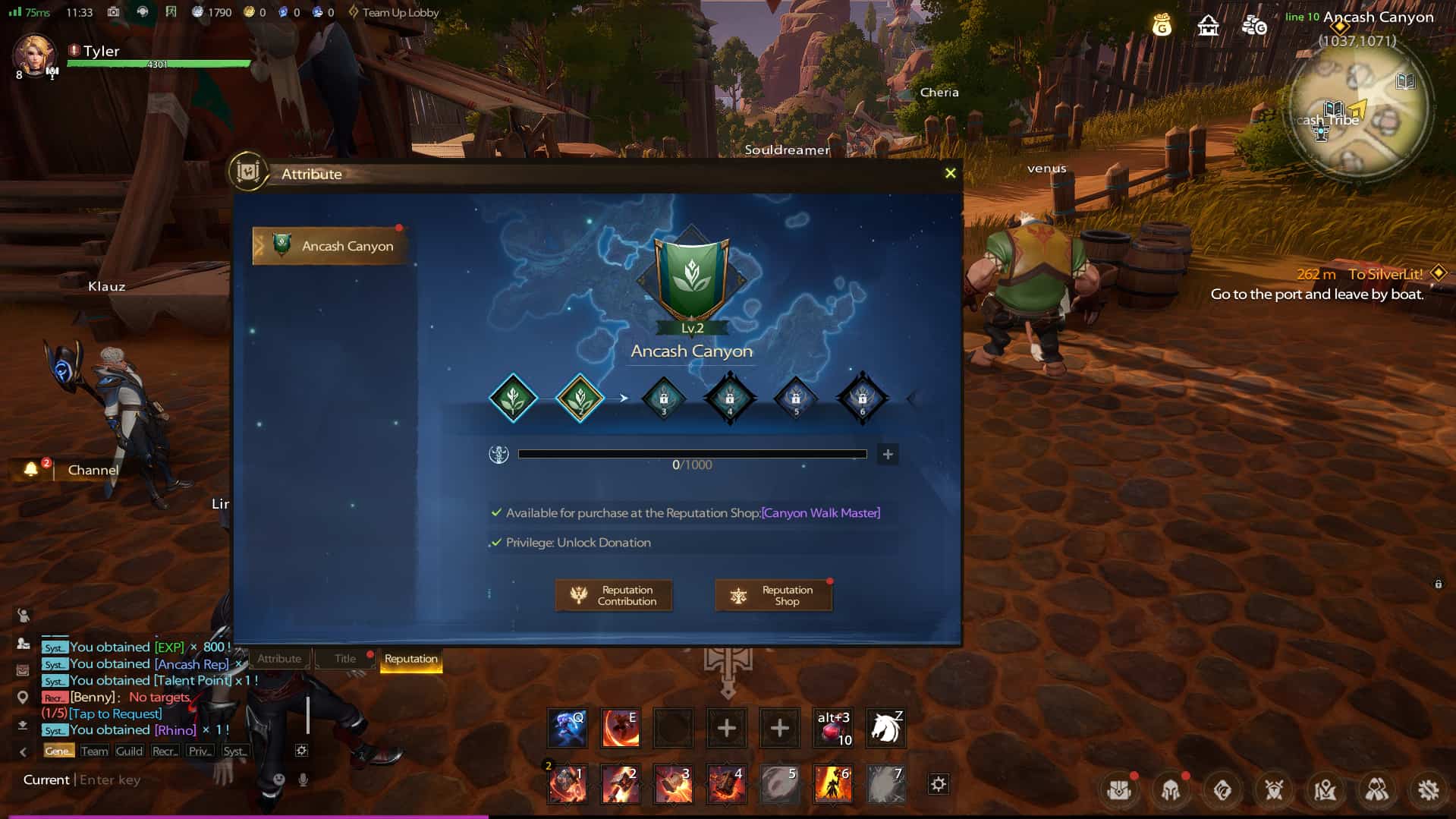Open the marketplace building icon in top bar

(1208, 25)
